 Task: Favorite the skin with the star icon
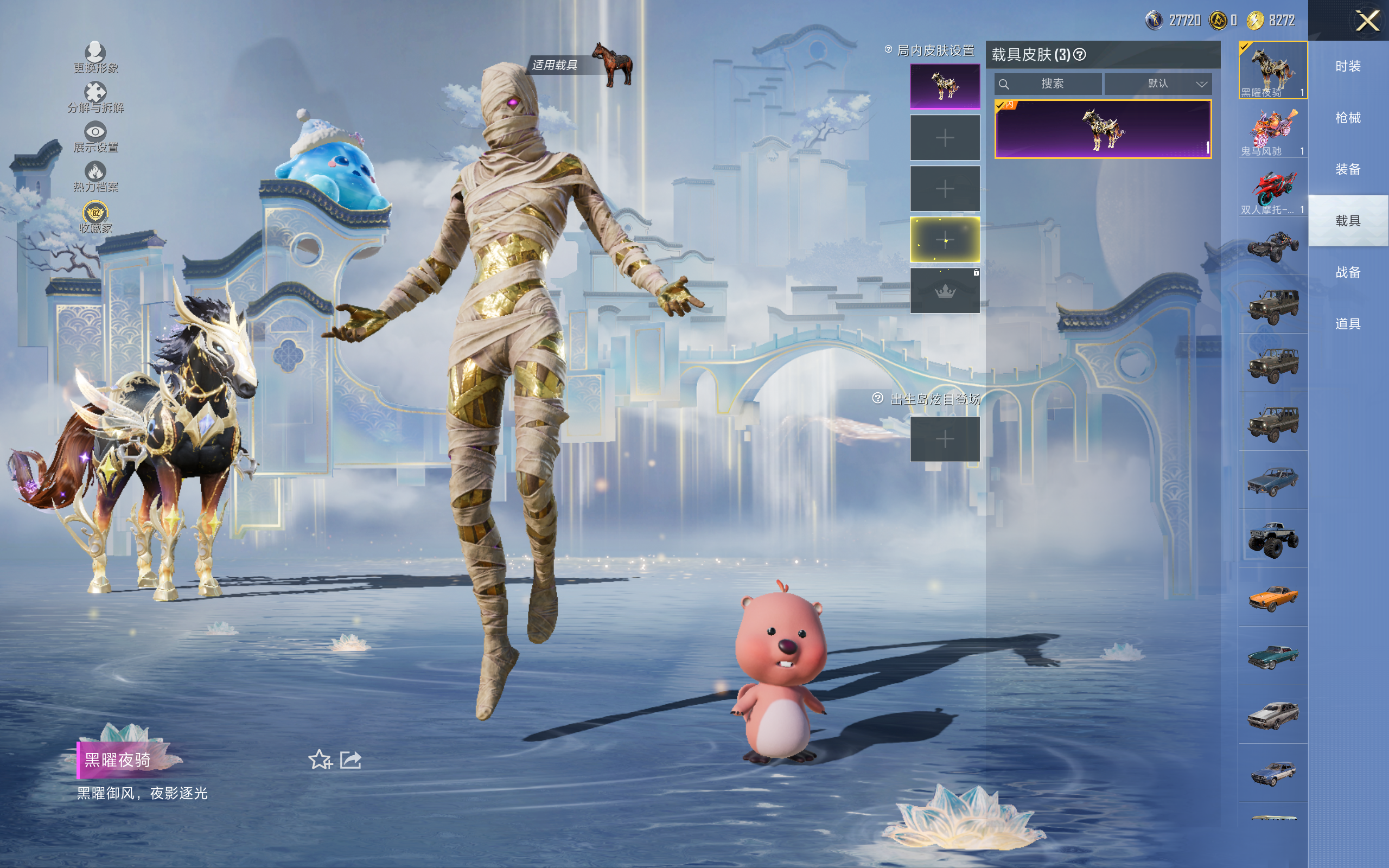coord(320,760)
